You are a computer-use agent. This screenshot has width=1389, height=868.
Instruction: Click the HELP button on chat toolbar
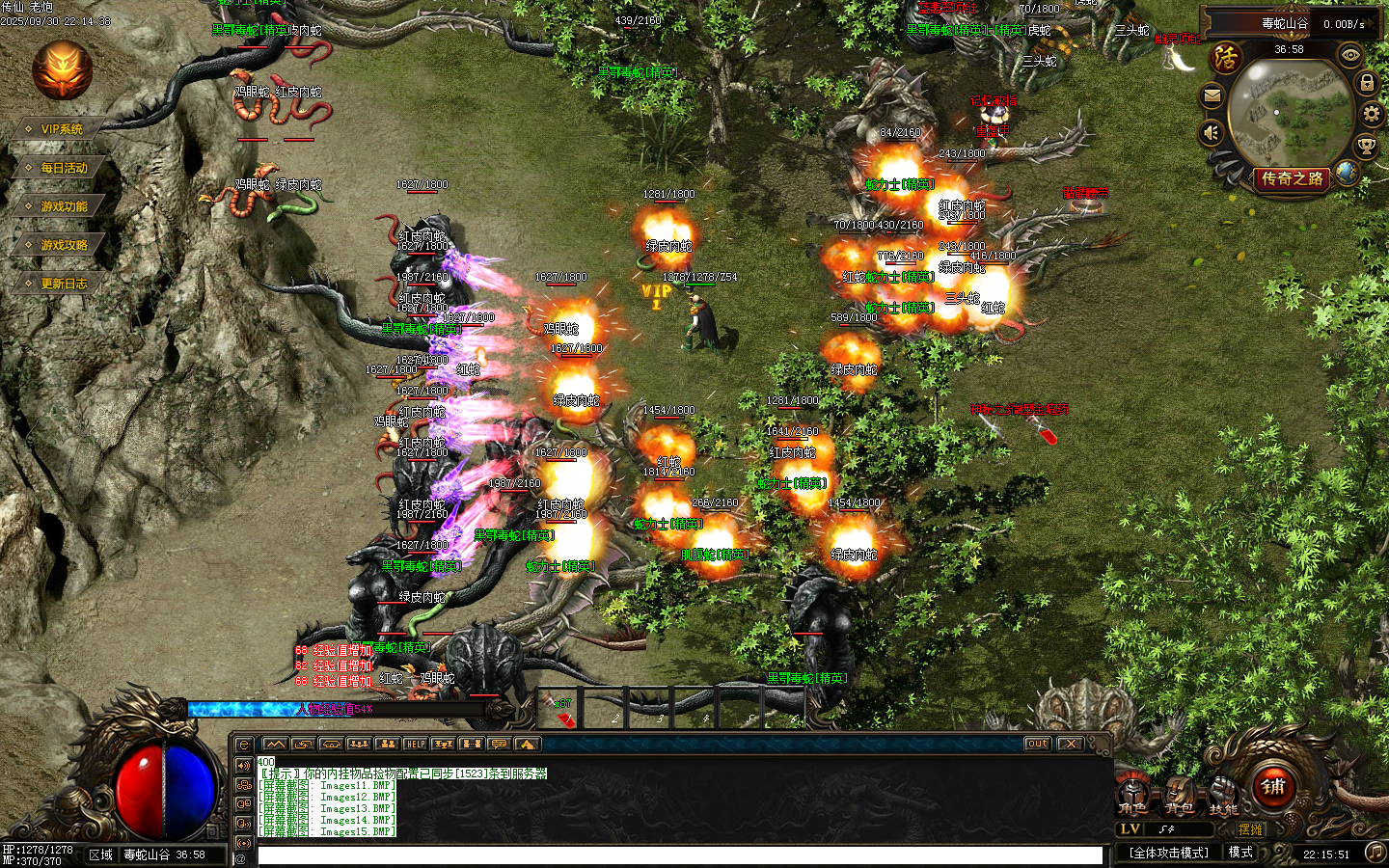(415, 745)
